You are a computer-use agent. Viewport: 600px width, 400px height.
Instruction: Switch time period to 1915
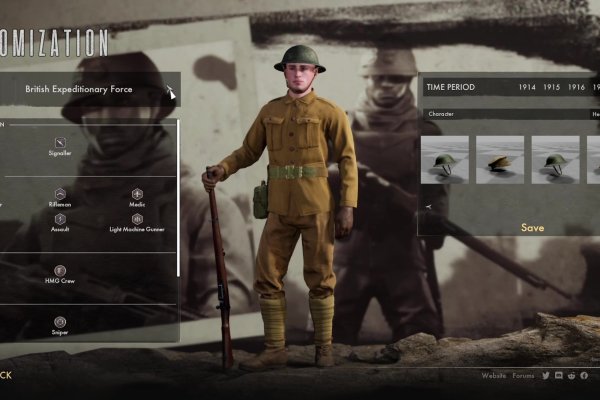[x=552, y=88]
